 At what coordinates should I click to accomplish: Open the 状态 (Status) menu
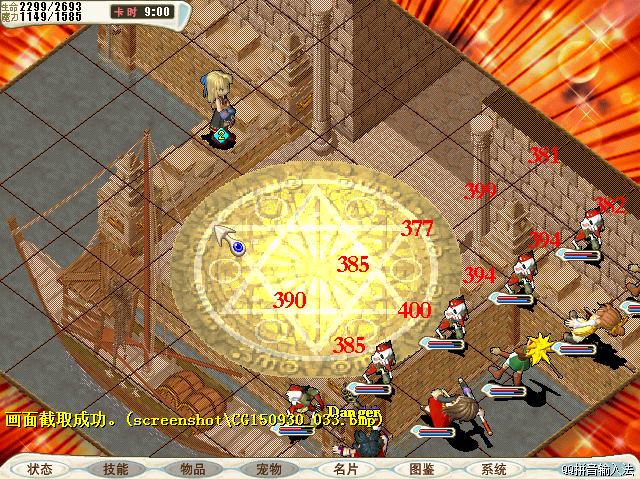pos(40,469)
